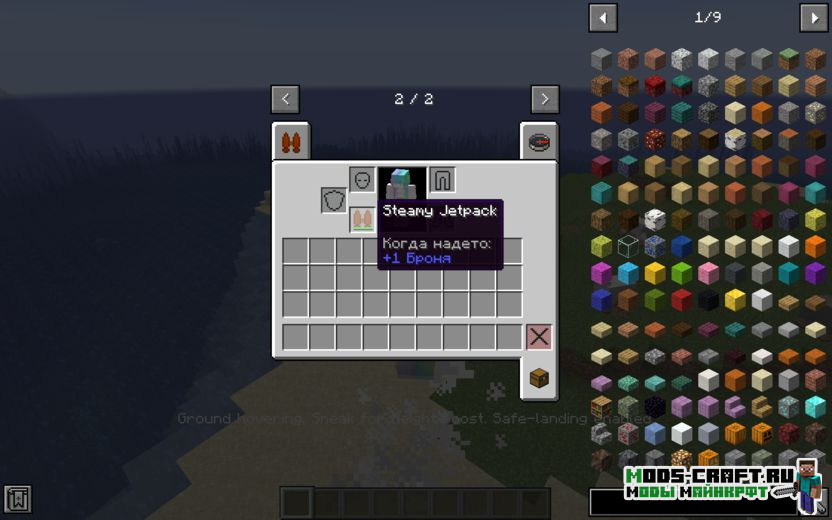The height and width of the screenshot is (520, 832).
Task: Show next JEI item list page
Action: [813, 17]
